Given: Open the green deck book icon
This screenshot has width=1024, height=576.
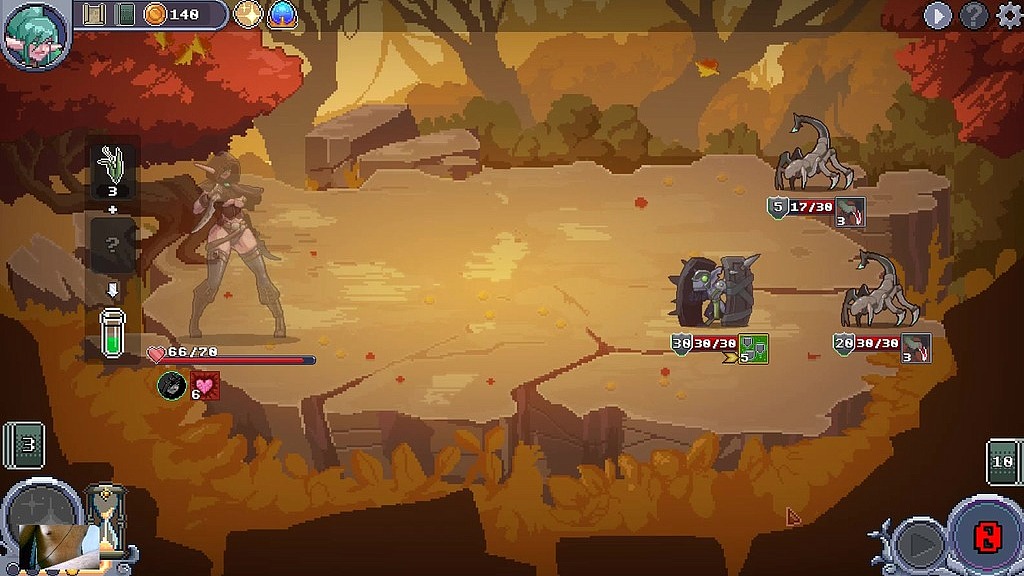Looking at the screenshot, I should (125, 14).
